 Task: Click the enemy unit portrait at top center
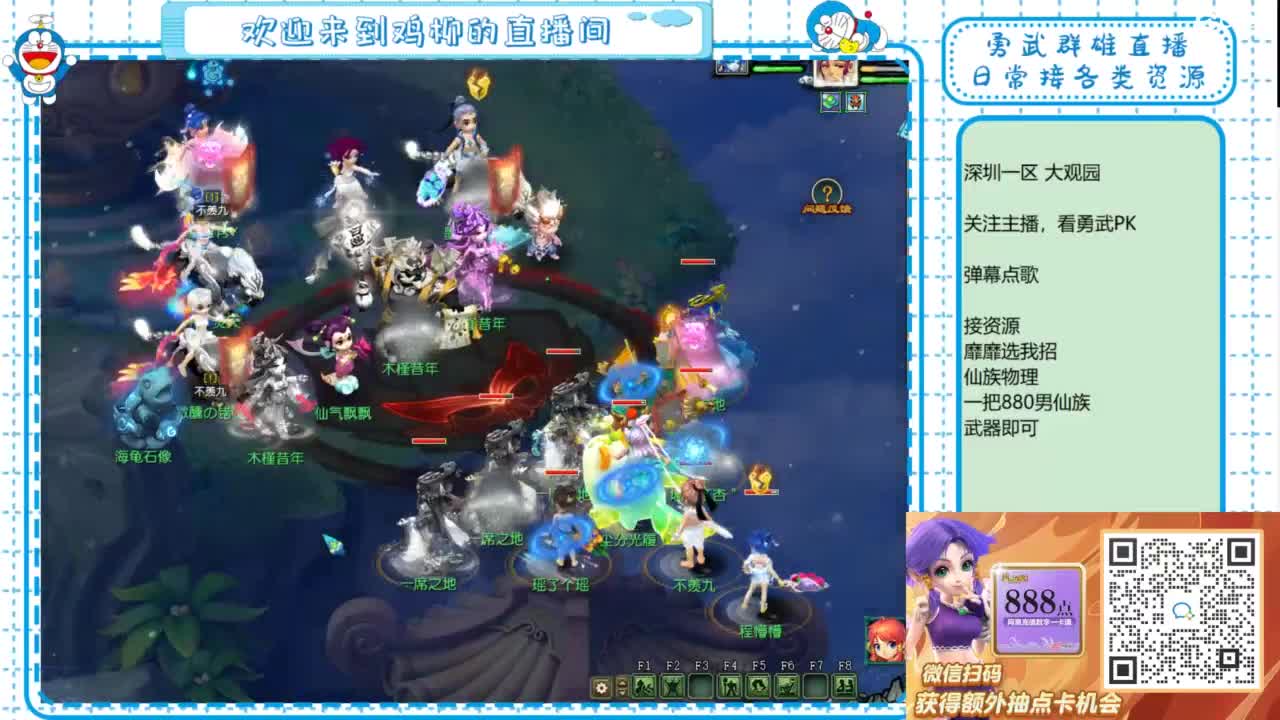(731, 68)
